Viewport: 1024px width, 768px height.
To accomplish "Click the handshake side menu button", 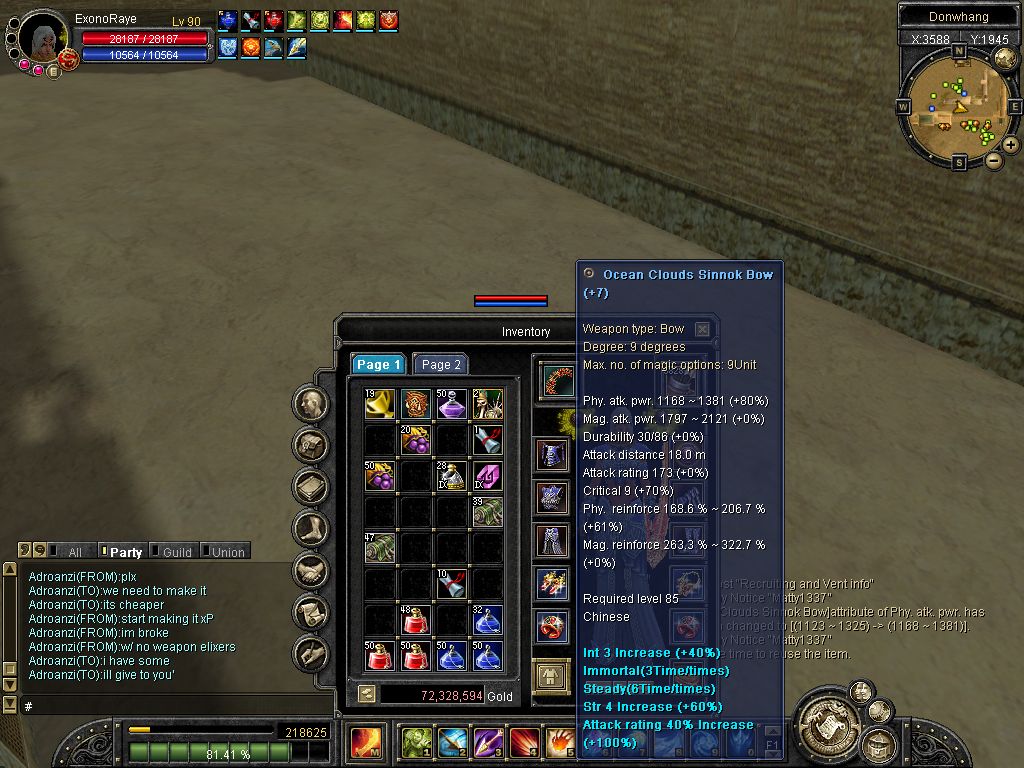I will pyautogui.click(x=312, y=571).
